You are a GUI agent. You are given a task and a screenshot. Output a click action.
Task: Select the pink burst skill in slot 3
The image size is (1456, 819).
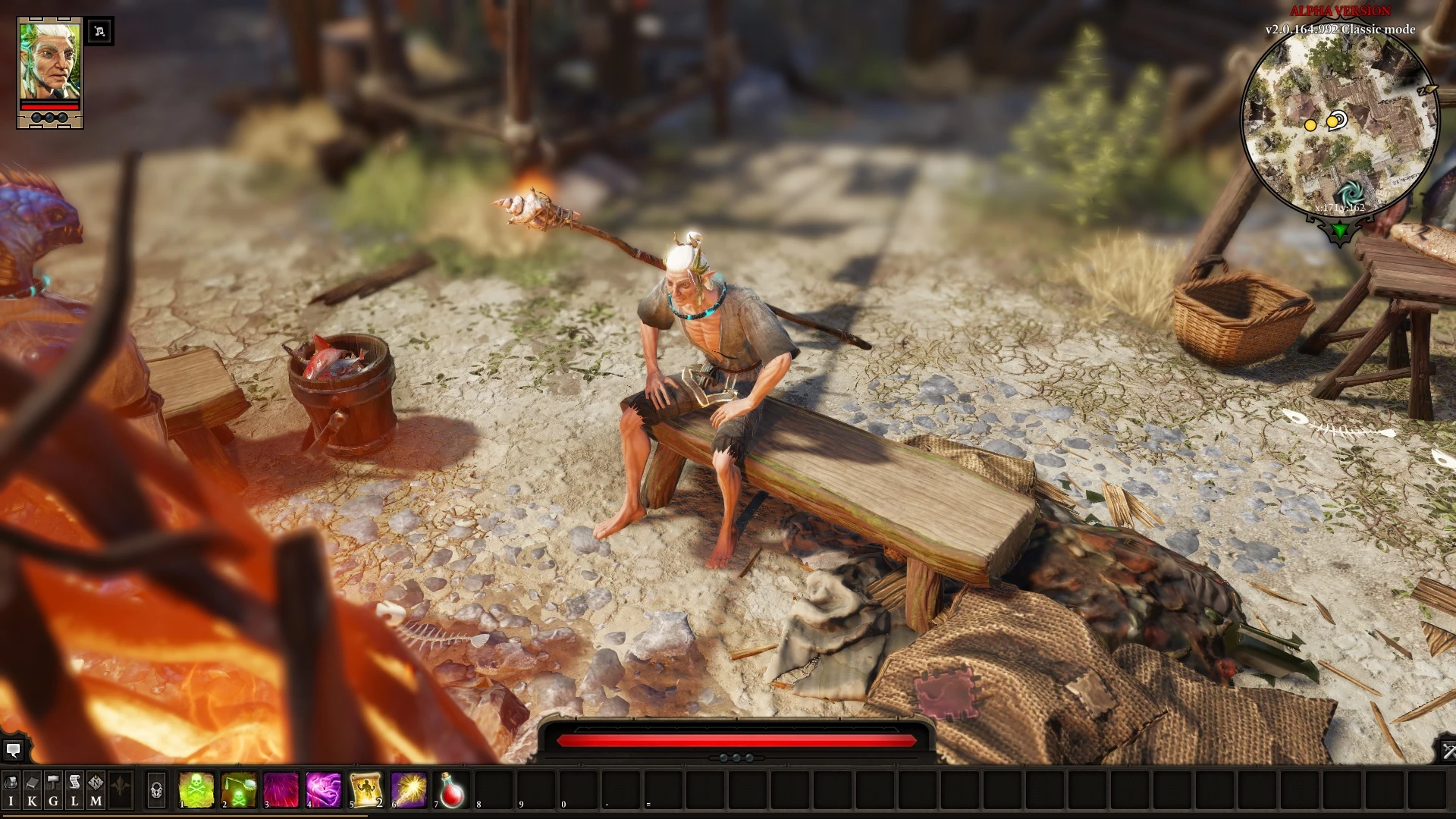[281, 789]
